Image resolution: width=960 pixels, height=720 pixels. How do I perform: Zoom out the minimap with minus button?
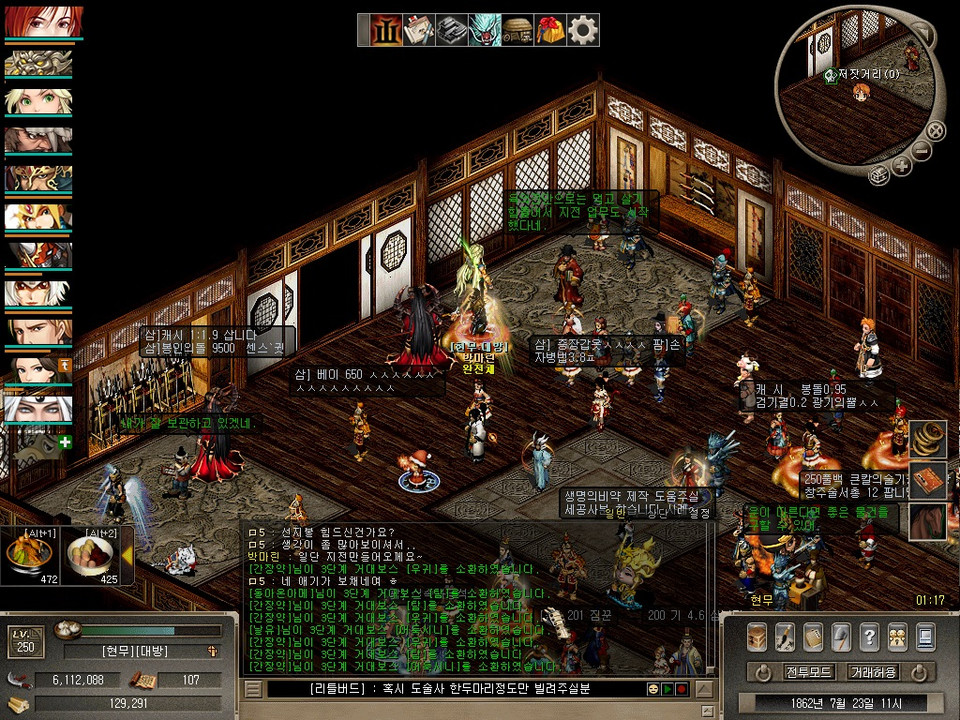pos(922,150)
